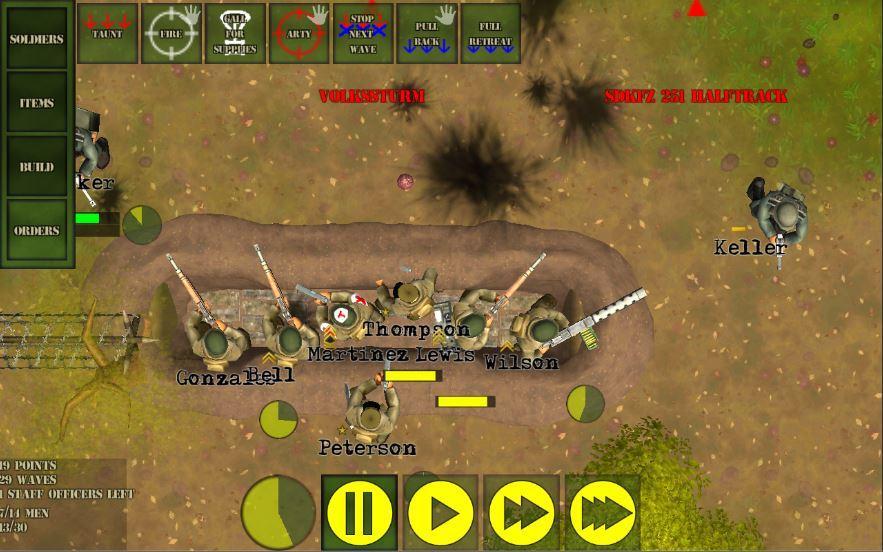The height and width of the screenshot is (552, 883).
Task: Set game to normal play speed
Action: [x=441, y=513]
